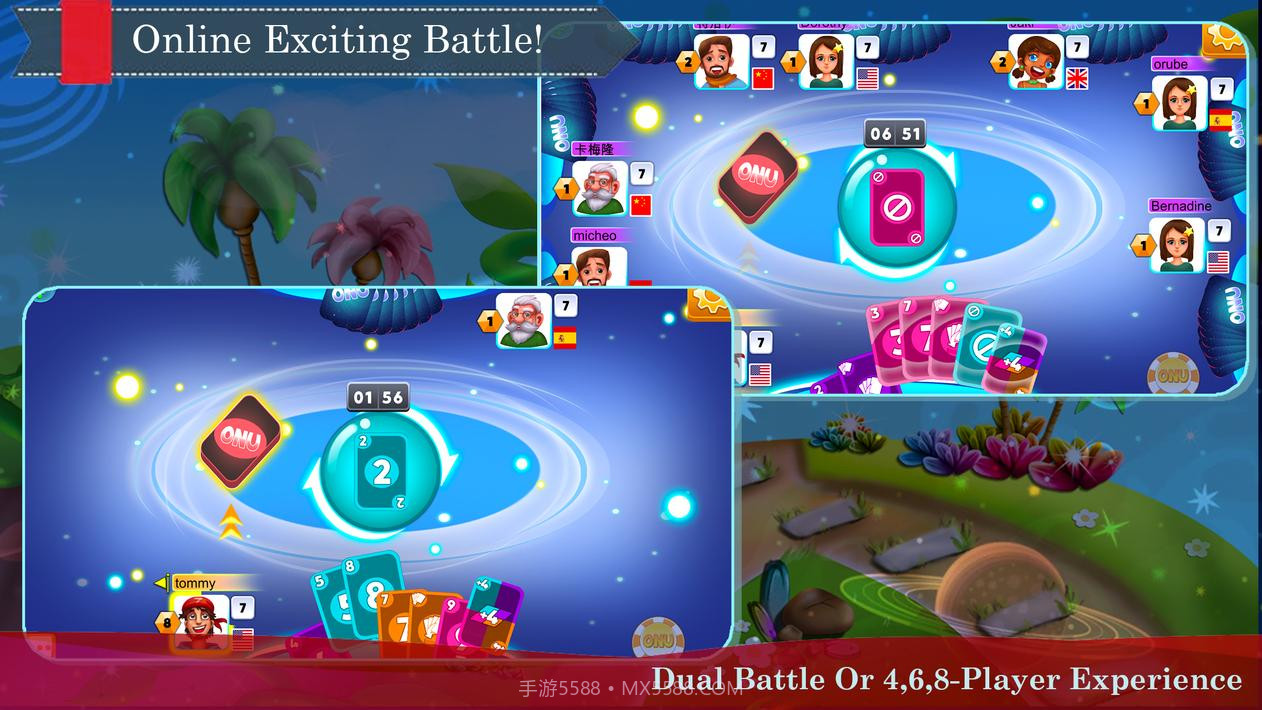The image size is (1262, 710).
Task: Play the pink 3 card
Action: pyautogui.click(x=880, y=340)
